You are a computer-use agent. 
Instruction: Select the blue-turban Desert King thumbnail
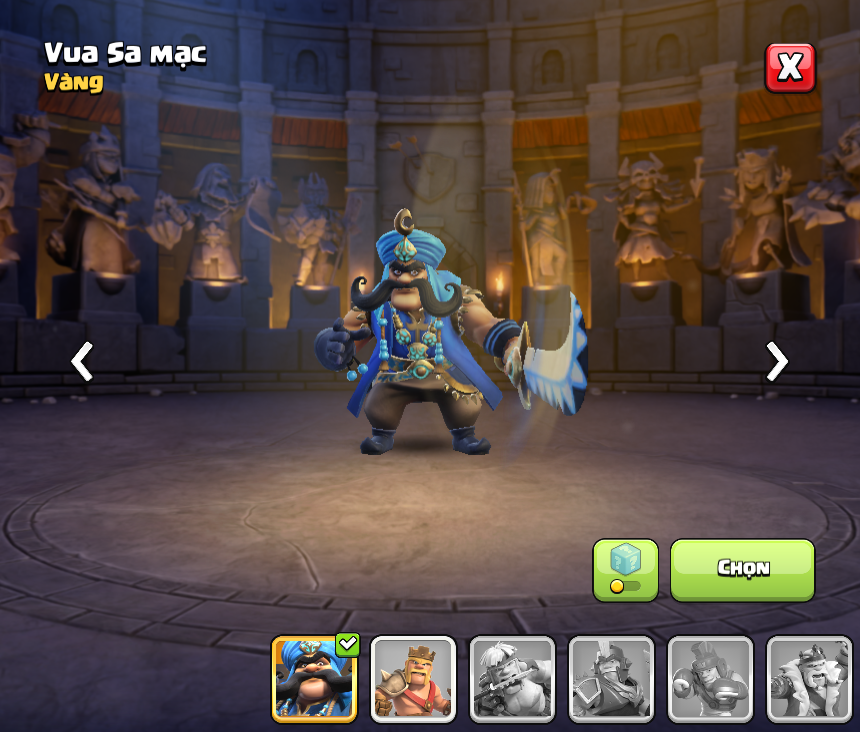pyautogui.click(x=314, y=679)
